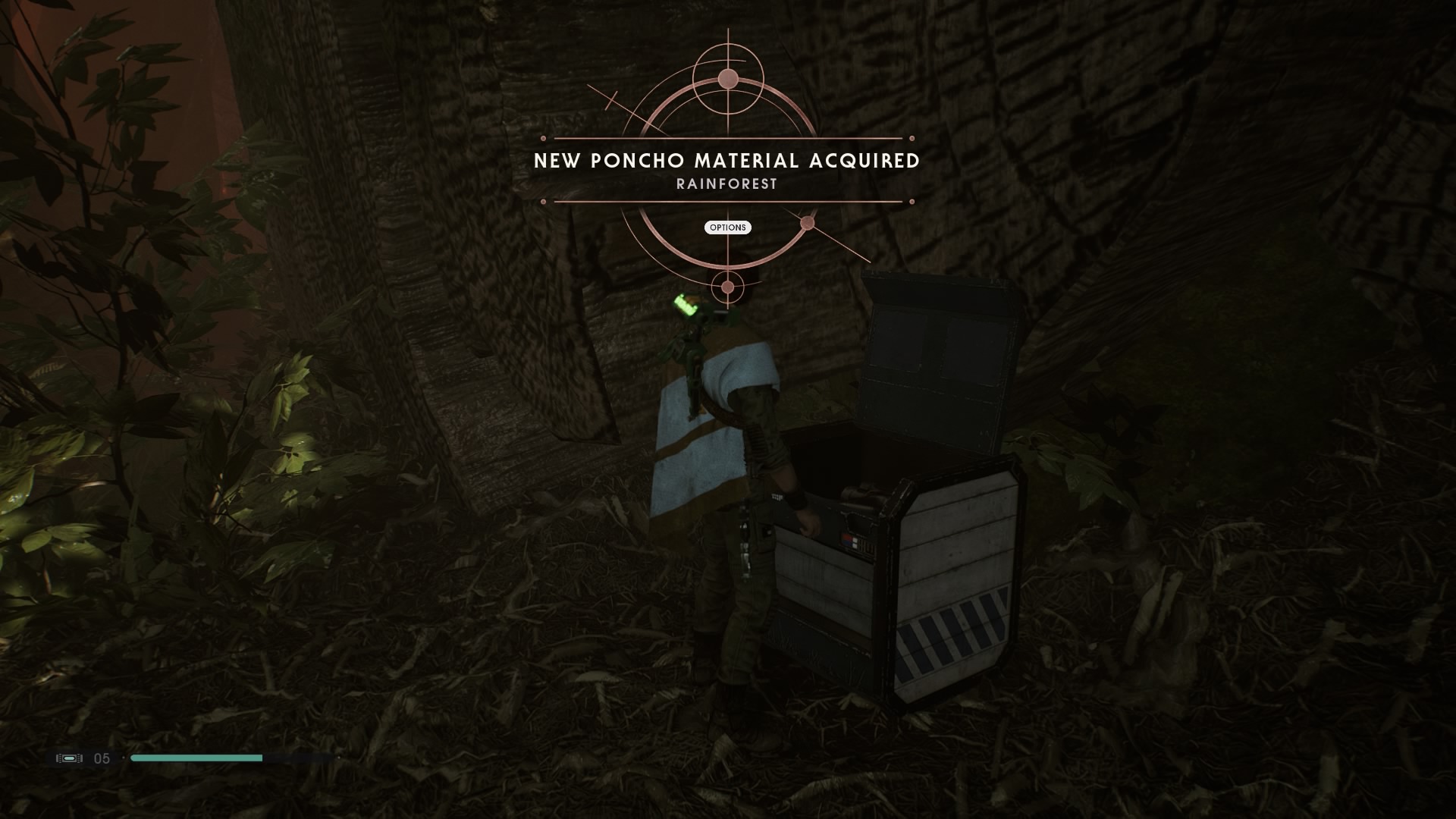The image size is (1456, 819).
Task: Click the node circle on the right compass ring
Action: (x=808, y=221)
